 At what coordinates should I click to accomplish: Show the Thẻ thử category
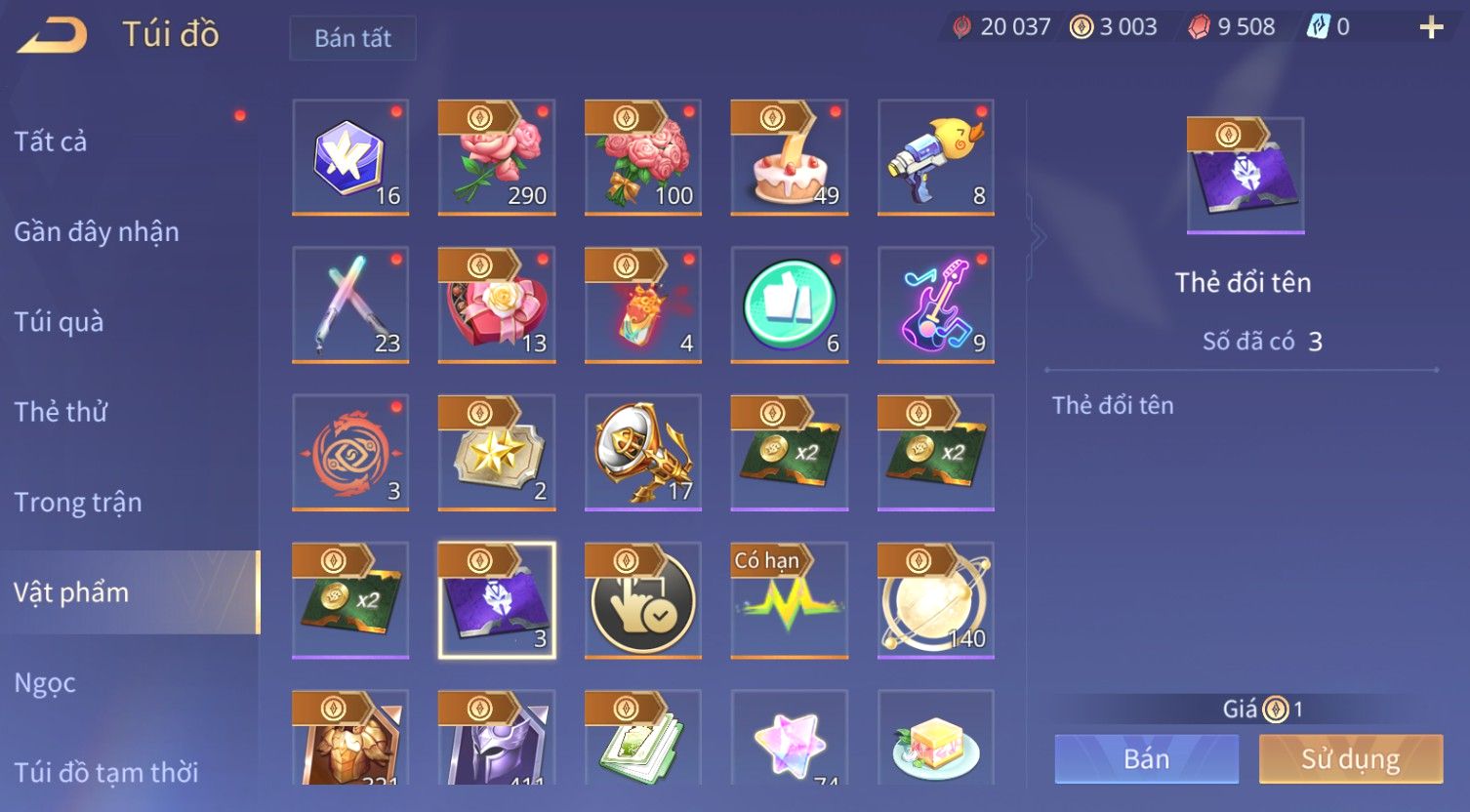click(61, 412)
